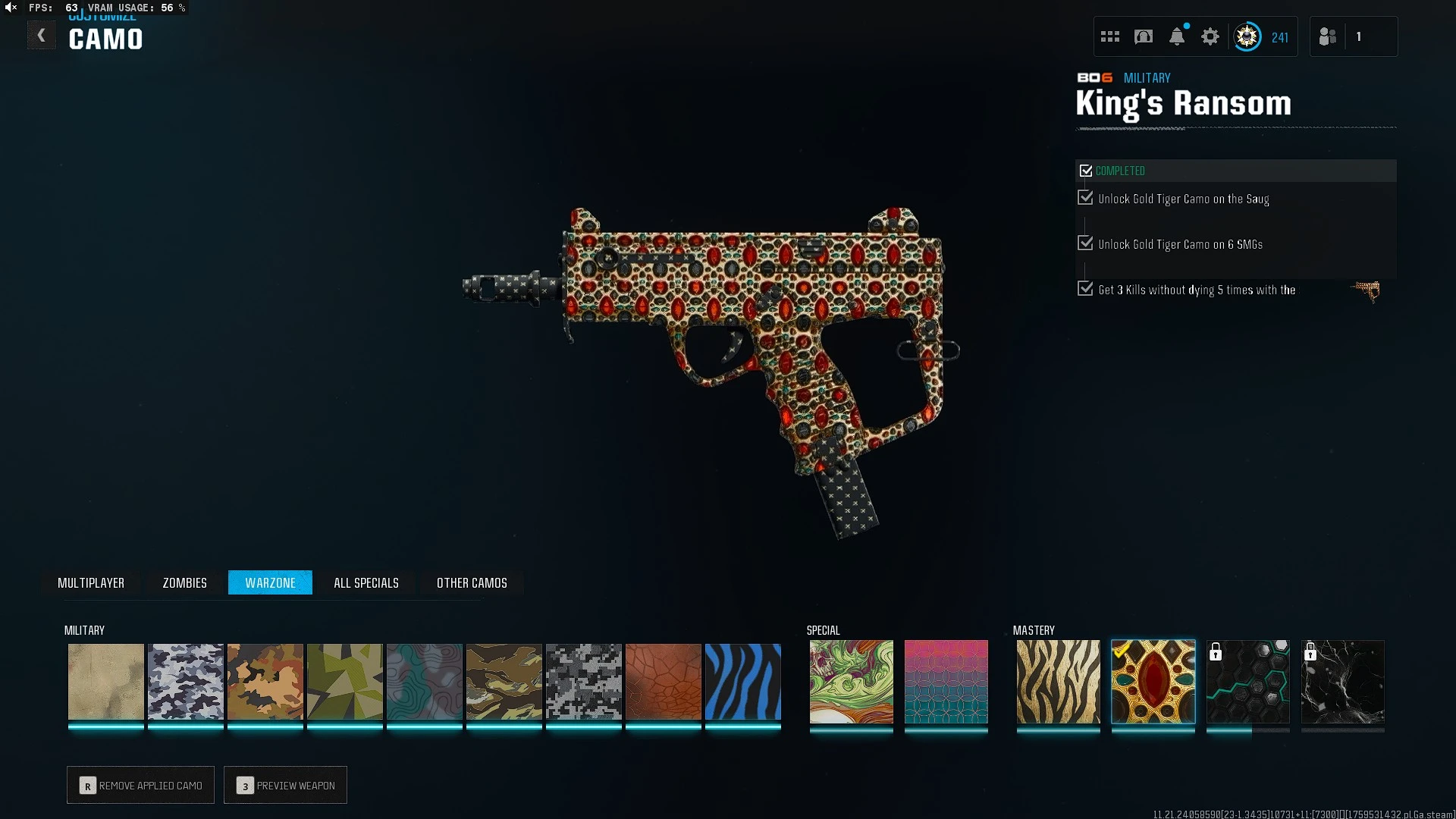Open the Zombies camo tab
Screen dimensions: 1456x819
click(184, 582)
